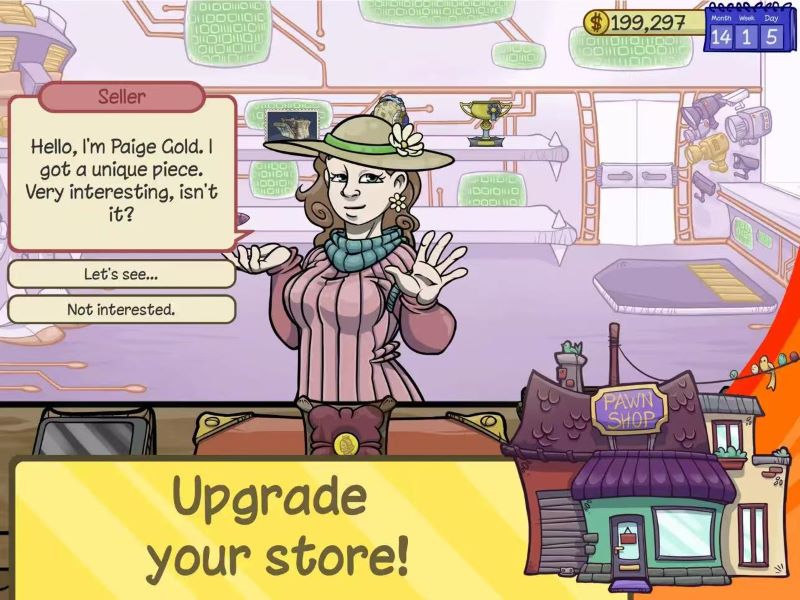Choose the "Let's see..." reply
This screenshot has width=800, height=600.
[121, 274]
